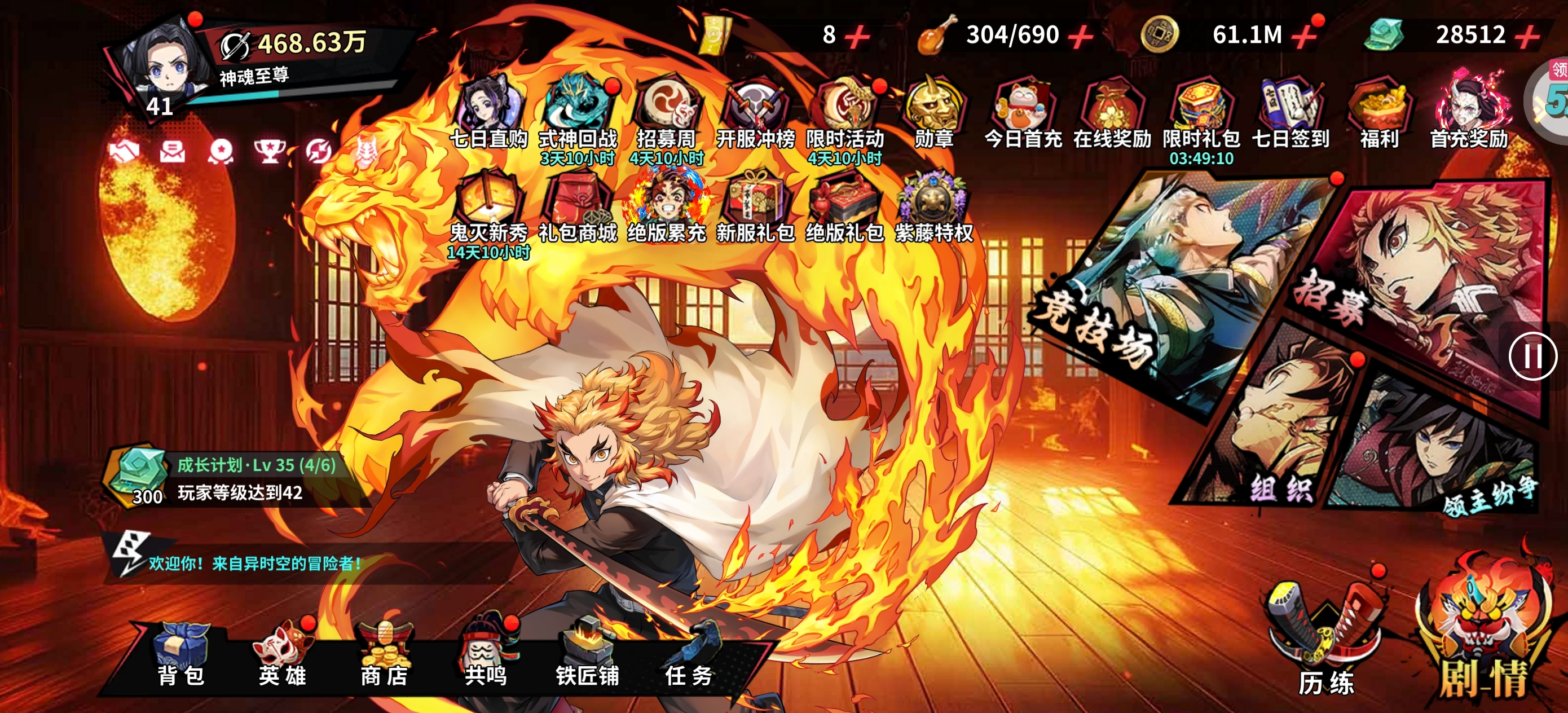Open the mail envelope icon
This screenshot has height=713, width=1568.
pos(172,151)
